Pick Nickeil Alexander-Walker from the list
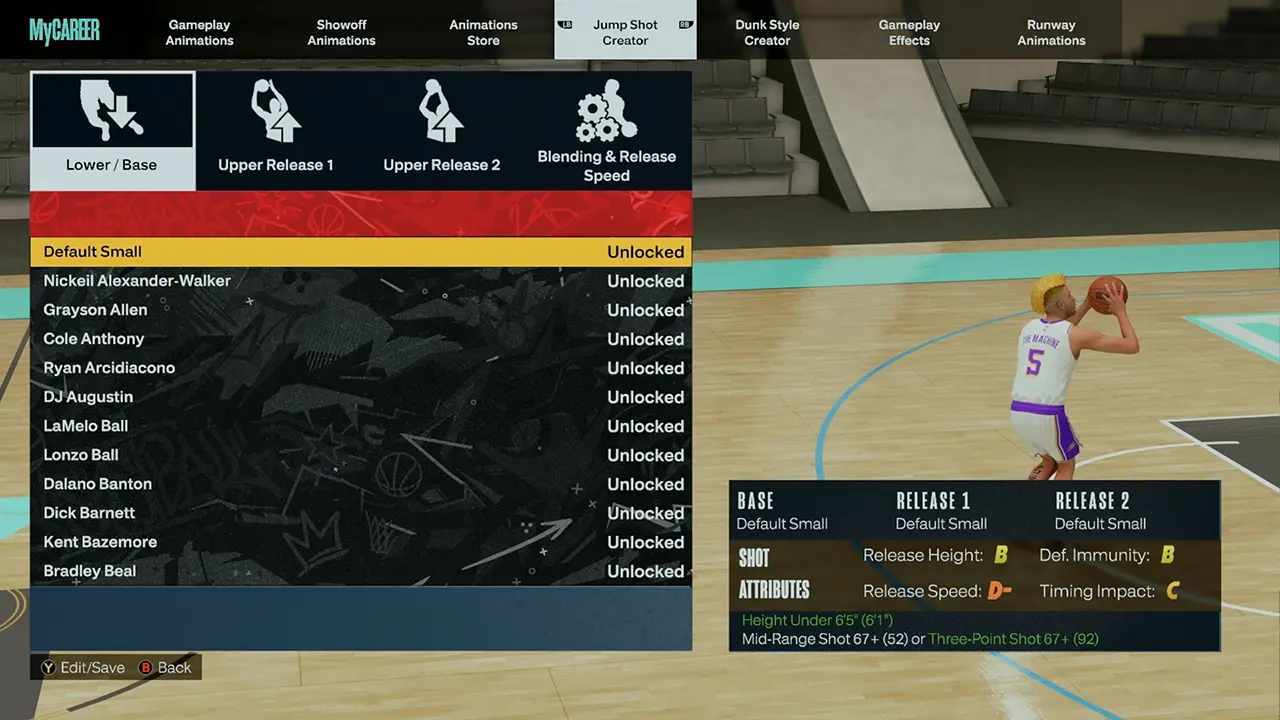Image resolution: width=1280 pixels, height=720 pixels. coord(360,281)
